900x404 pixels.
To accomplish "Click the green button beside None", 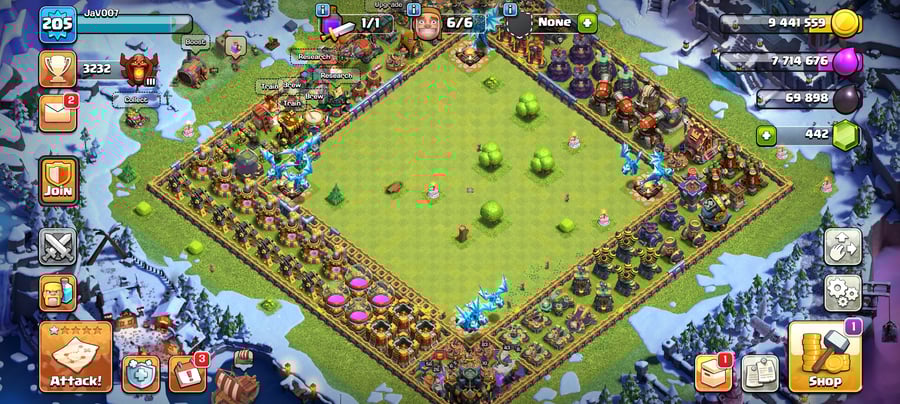I will pyautogui.click(x=587, y=22).
